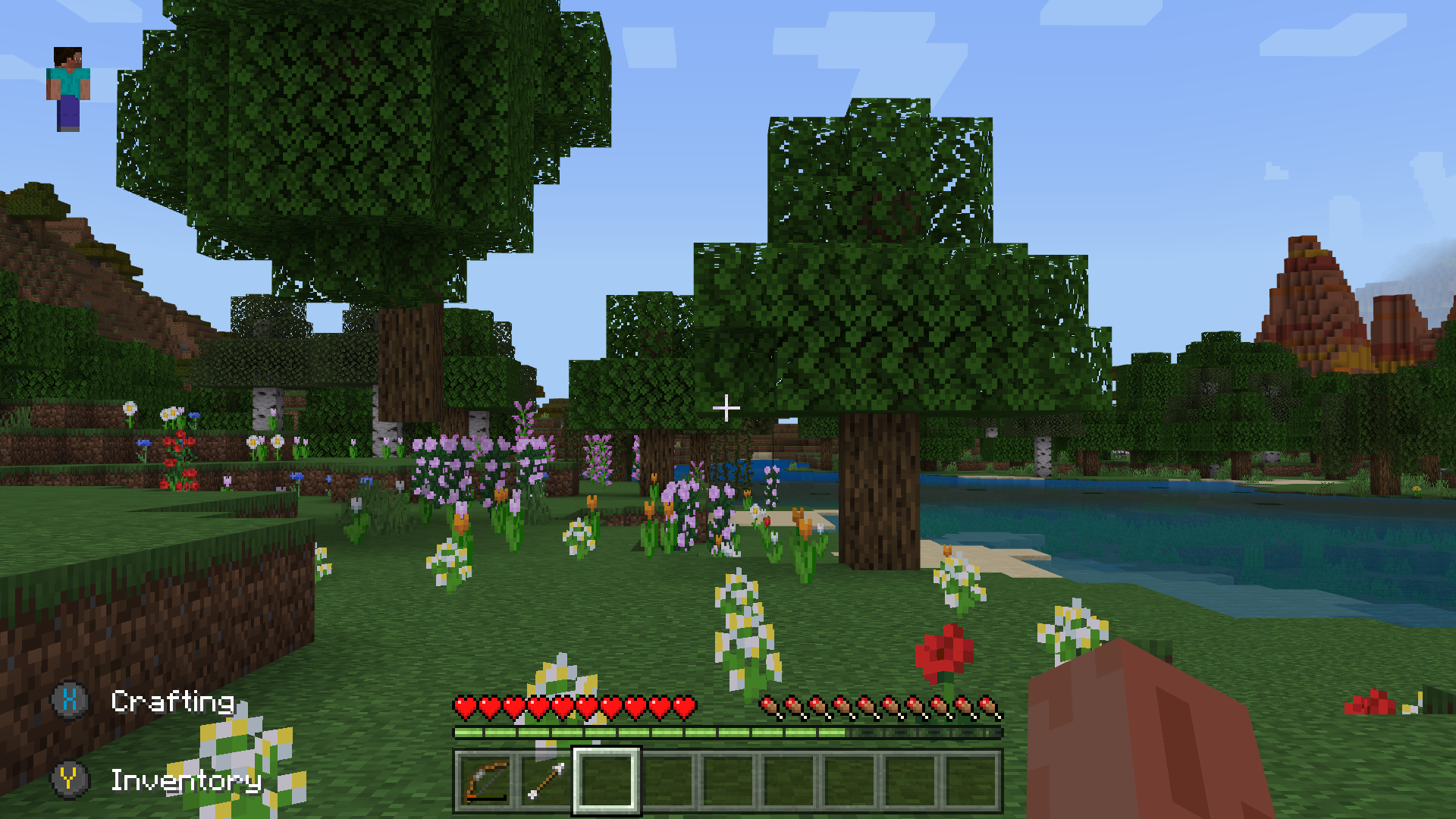Click the last heart in the health row
This screenshot has width=1456, height=819.
[688, 705]
